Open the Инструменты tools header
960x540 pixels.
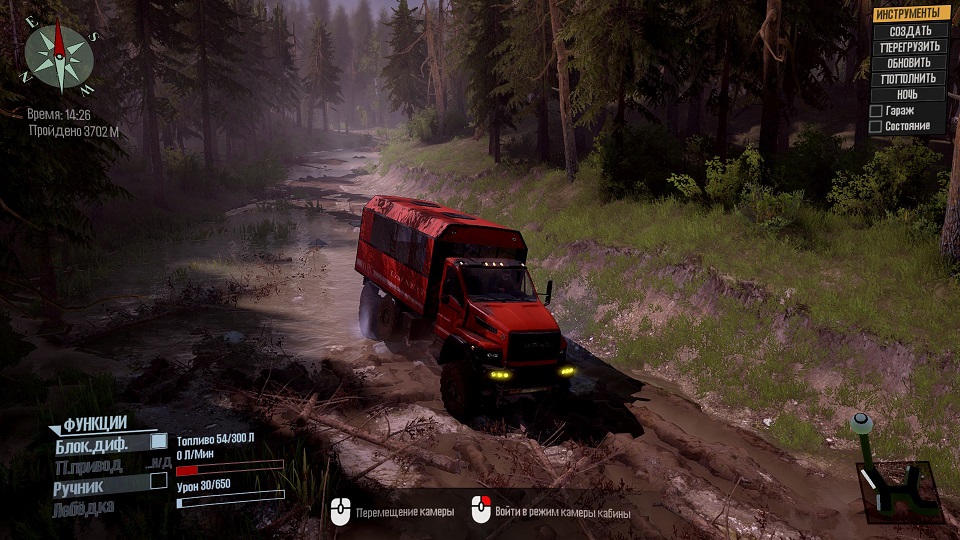[911, 14]
